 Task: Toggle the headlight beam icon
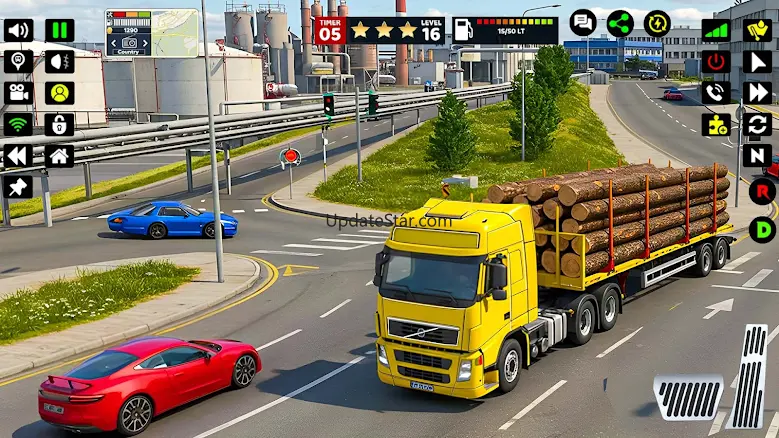[x=59, y=62]
